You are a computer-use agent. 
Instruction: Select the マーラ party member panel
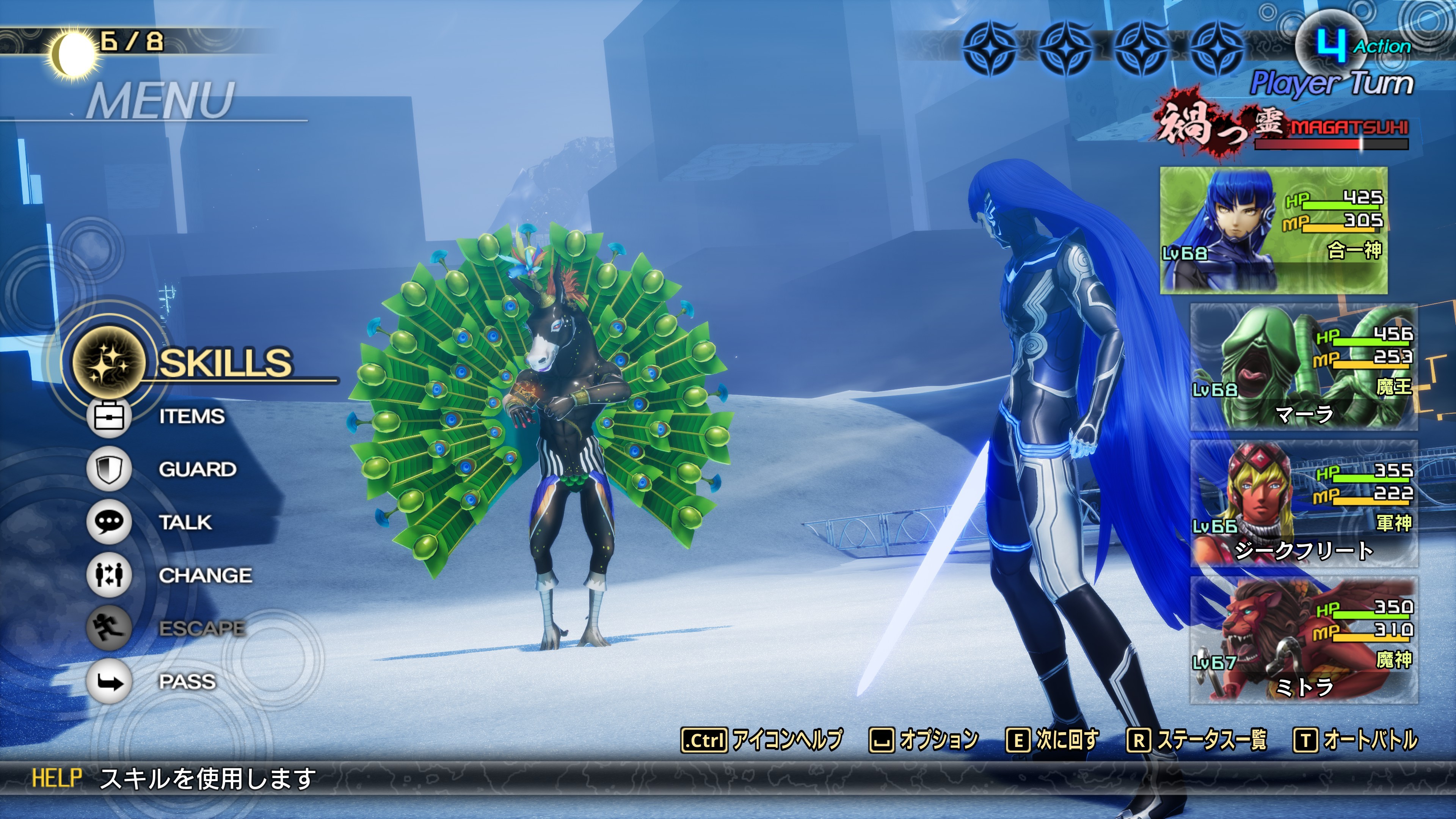pyautogui.click(x=1304, y=367)
